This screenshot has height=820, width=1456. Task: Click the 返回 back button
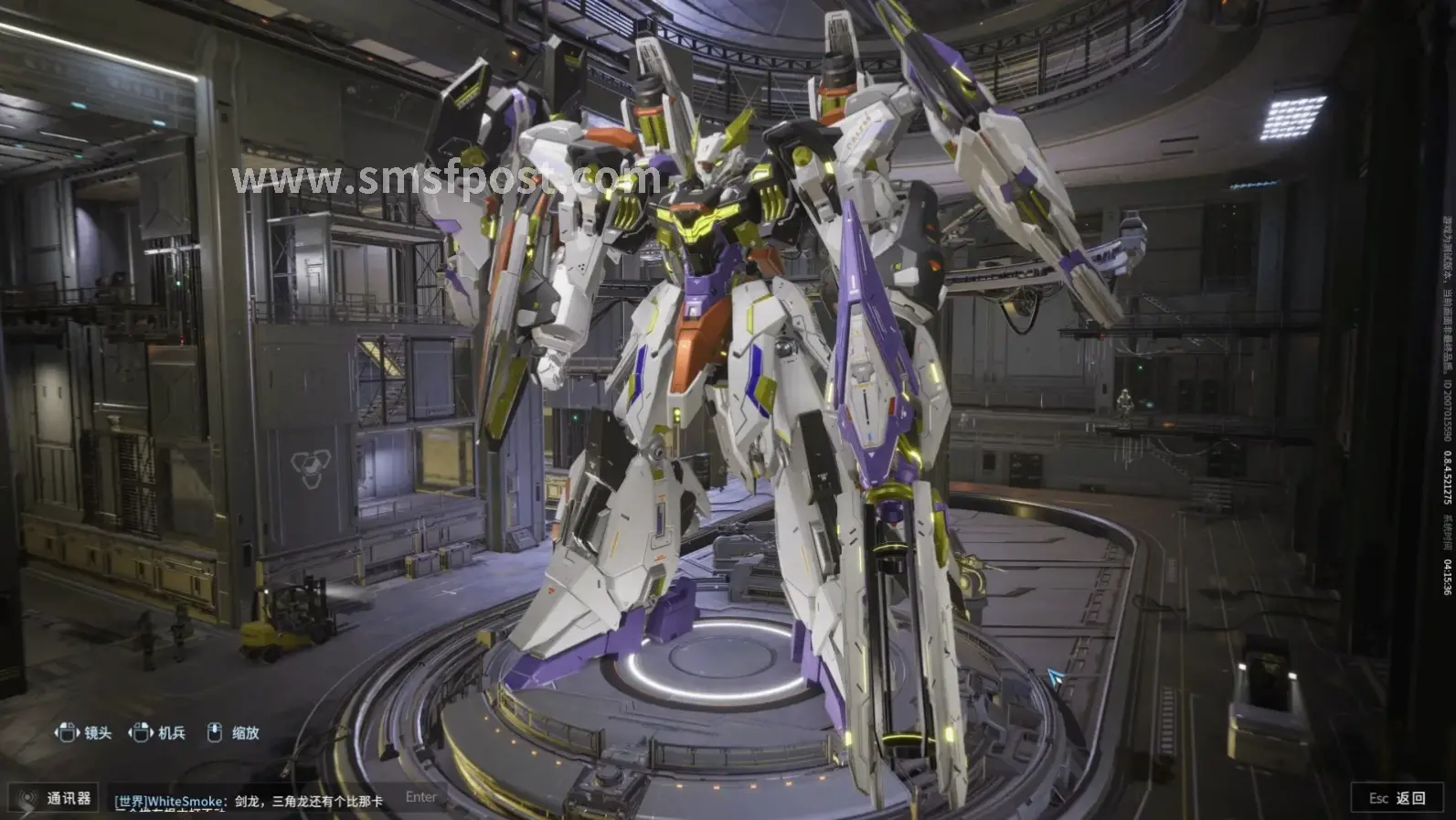coord(1398,798)
